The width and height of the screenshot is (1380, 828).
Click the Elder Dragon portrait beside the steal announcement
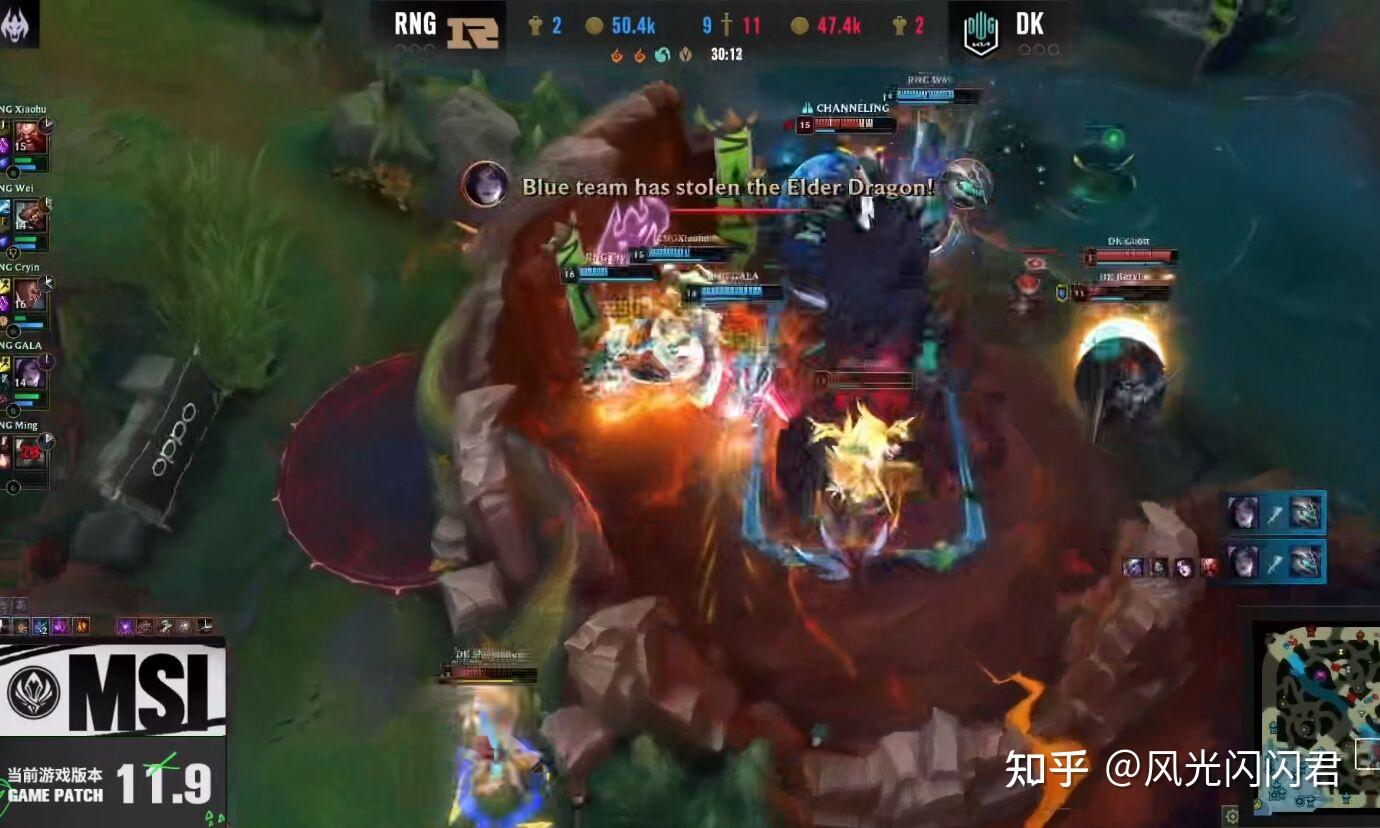click(x=487, y=186)
